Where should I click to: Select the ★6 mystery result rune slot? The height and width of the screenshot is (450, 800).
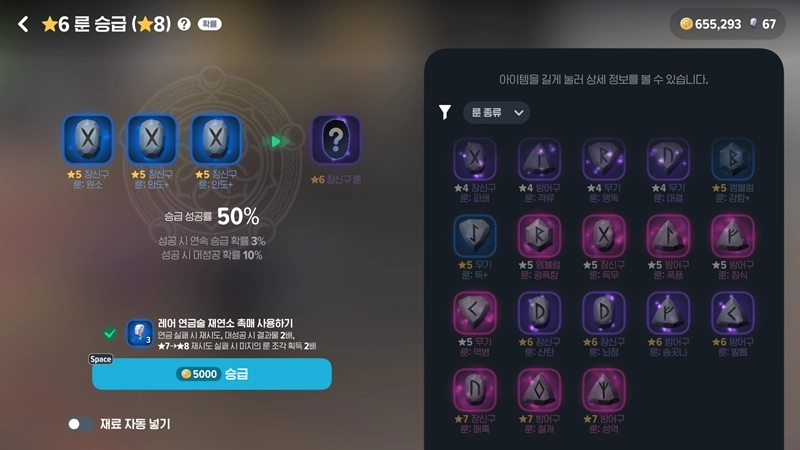pyautogui.click(x=335, y=139)
